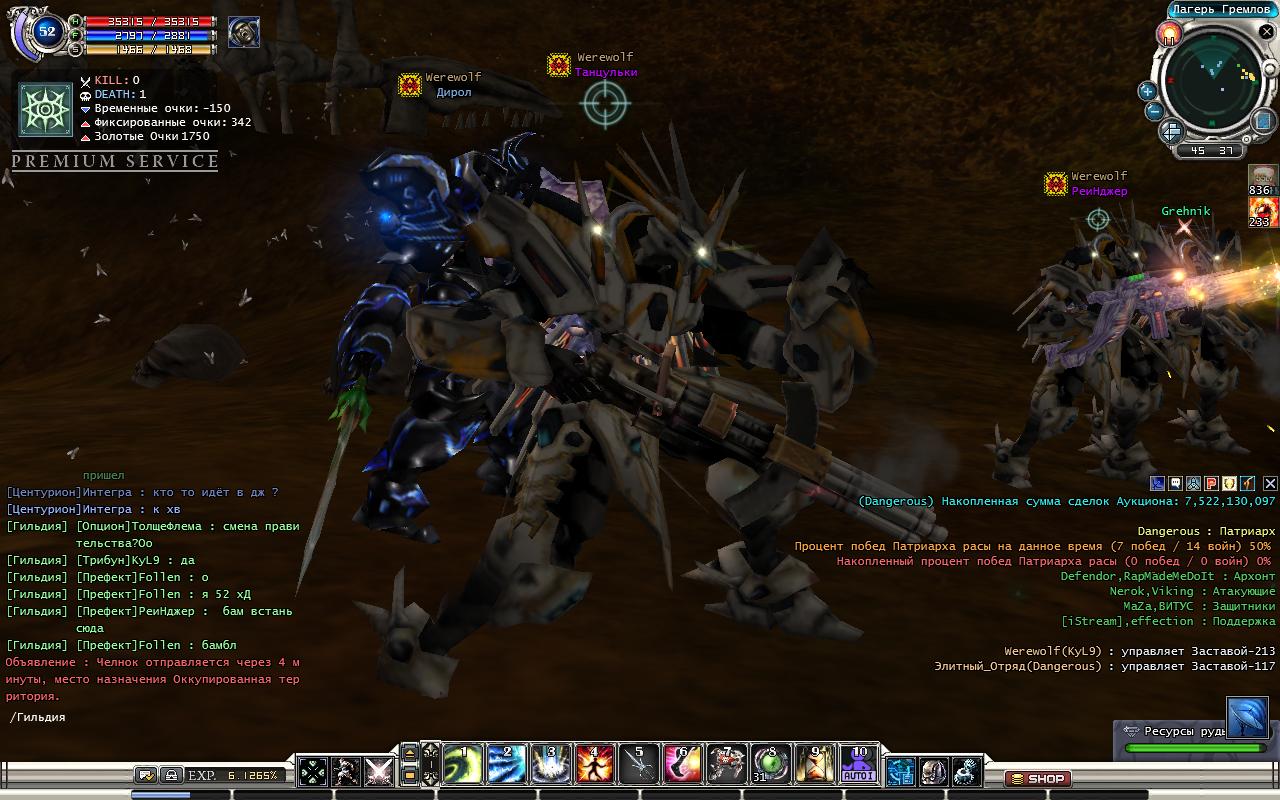Click the minimap zoom-out minus button
Image resolution: width=1280 pixels, height=800 pixels.
[1153, 111]
